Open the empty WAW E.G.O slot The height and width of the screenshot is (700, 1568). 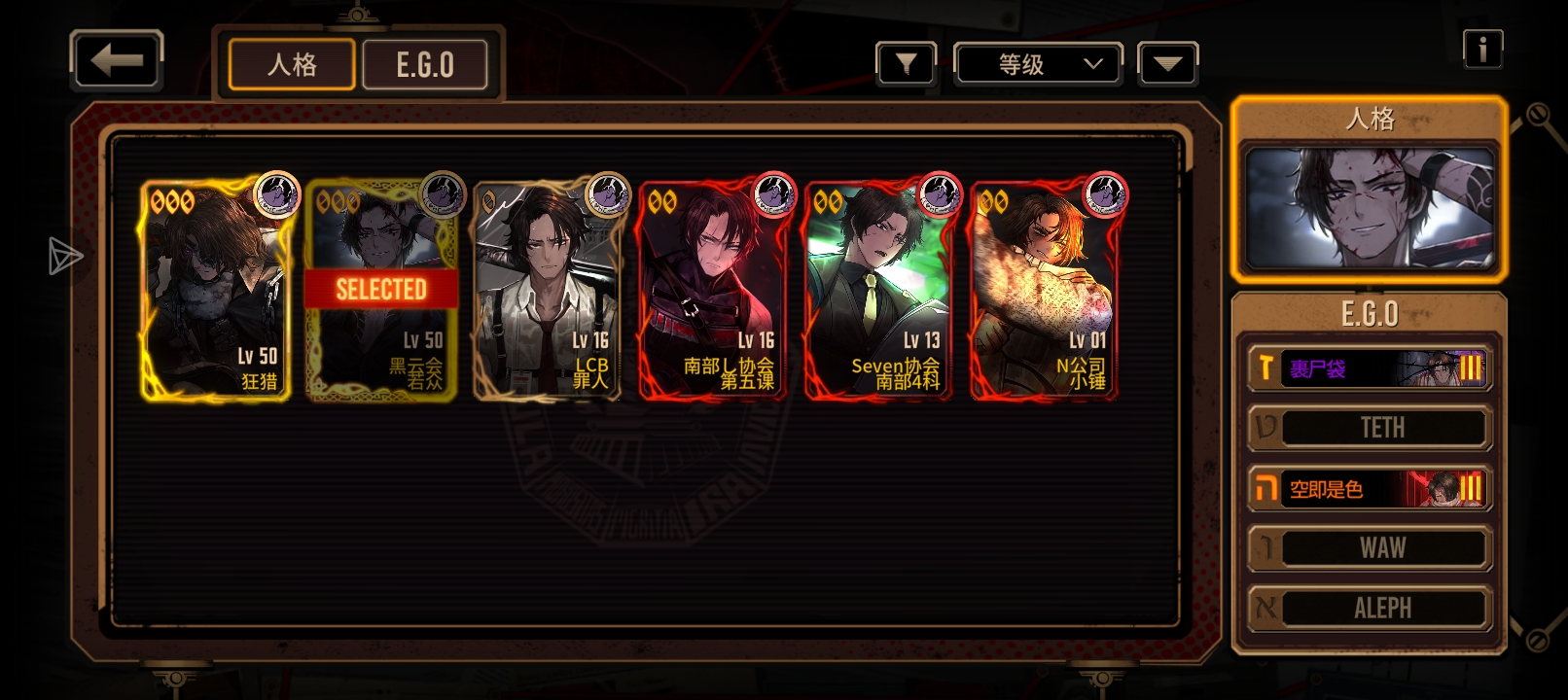[x=1370, y=548]
